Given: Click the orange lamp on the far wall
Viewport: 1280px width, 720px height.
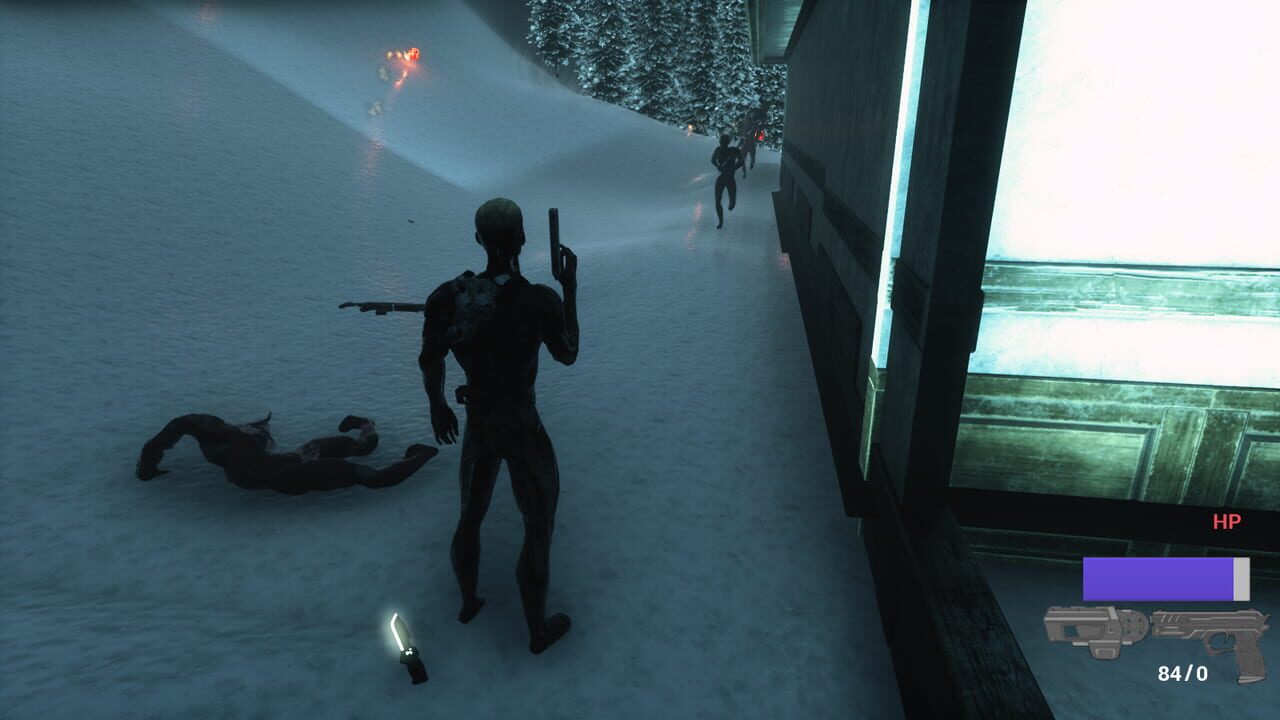Looking at the screenshot, I should (690, 128).
